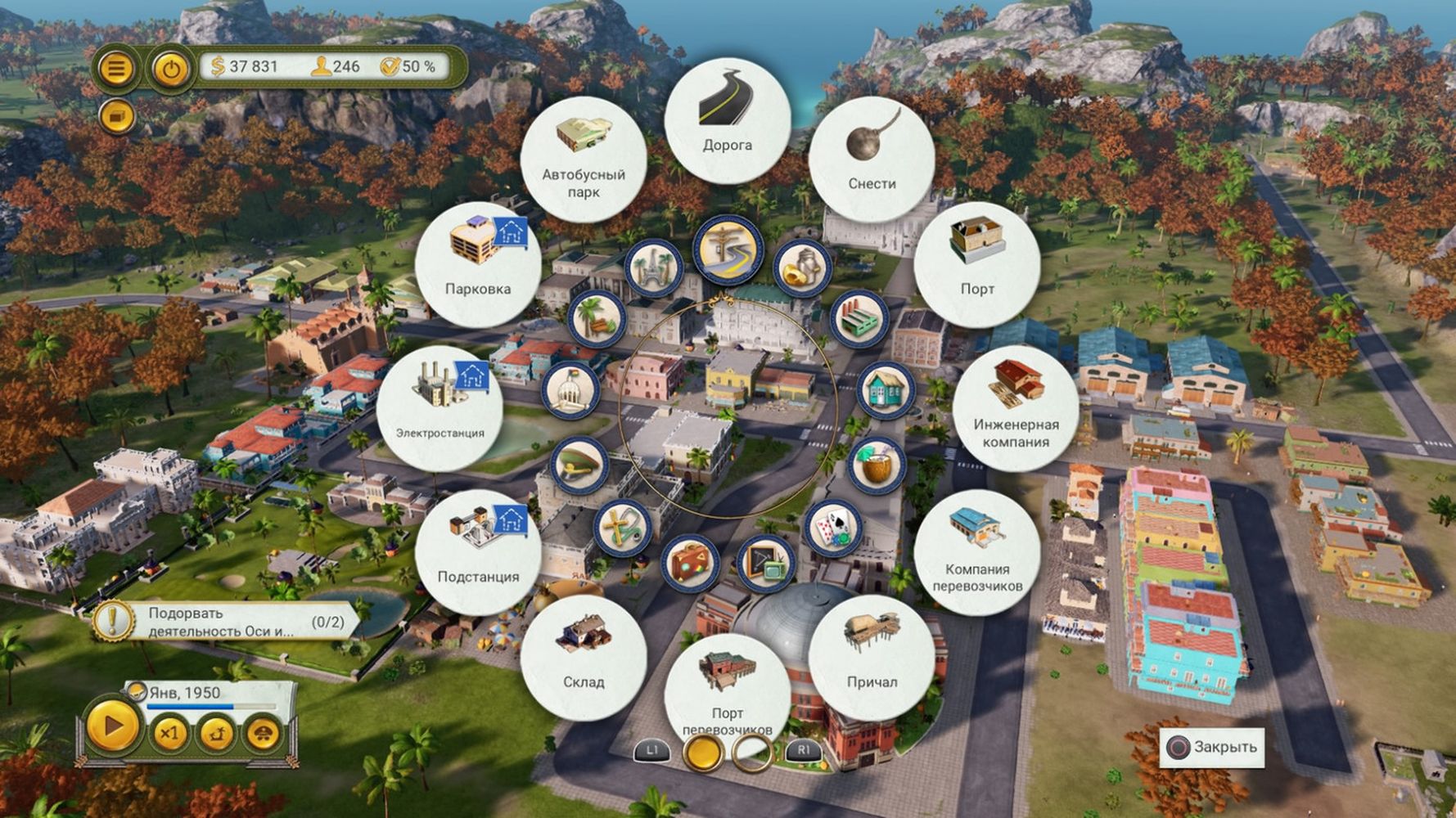This screenshot has width=1456, height=818.
Task: Choose the Автобусный парк option
Action: (x=584, y=160)
